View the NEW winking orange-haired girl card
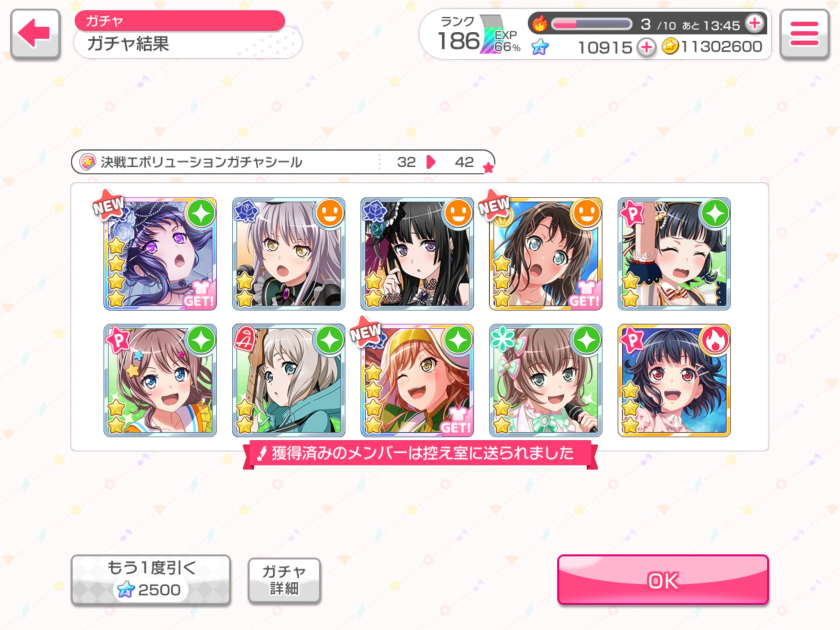The width and height of the screenshot is (840, 630). click(x=417, y=380)
